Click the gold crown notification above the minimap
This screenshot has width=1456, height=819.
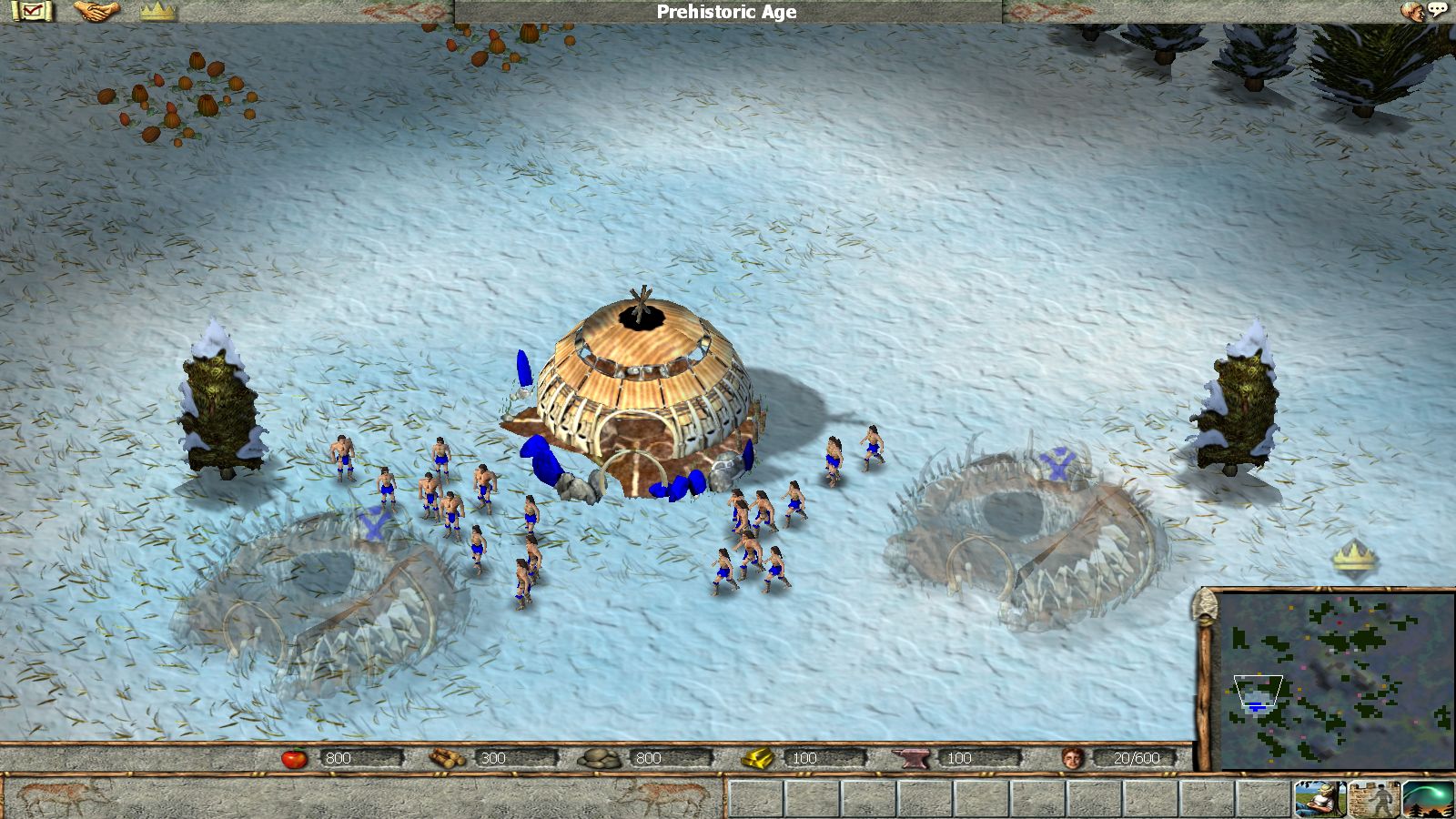(1354, 557)
